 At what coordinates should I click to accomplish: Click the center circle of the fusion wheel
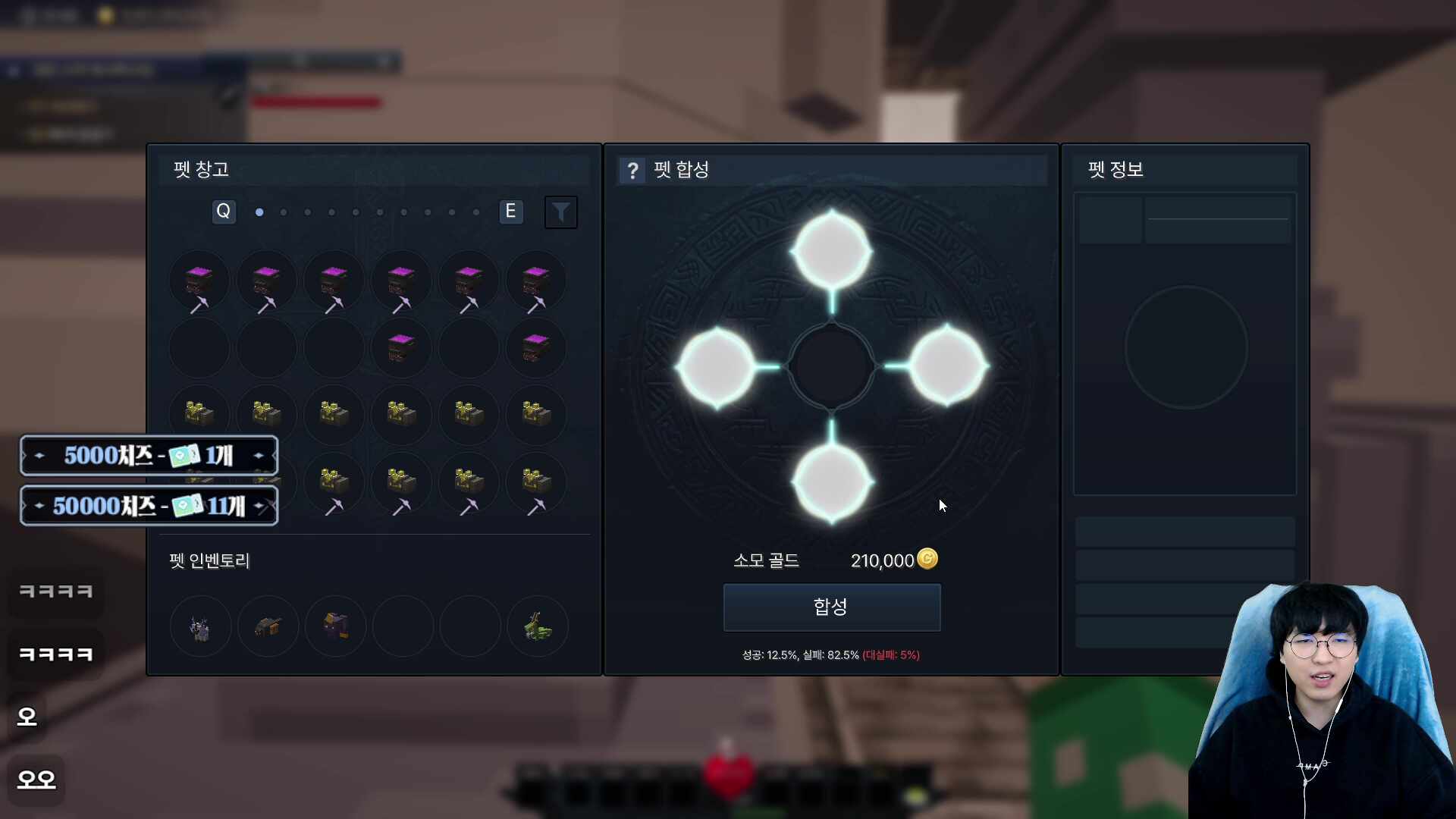click(831, 366)
